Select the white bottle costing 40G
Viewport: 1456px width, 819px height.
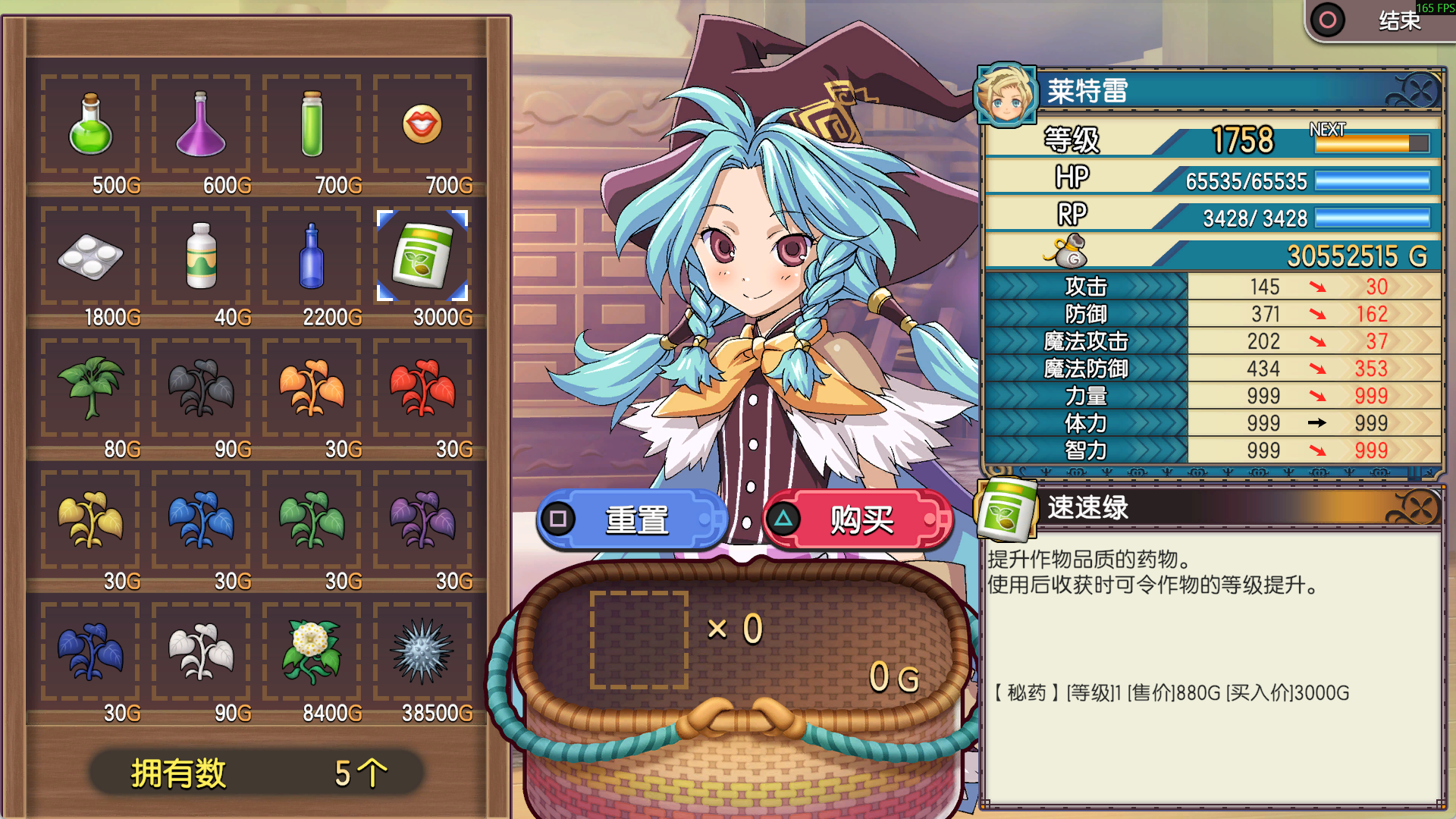click(201, 257)
